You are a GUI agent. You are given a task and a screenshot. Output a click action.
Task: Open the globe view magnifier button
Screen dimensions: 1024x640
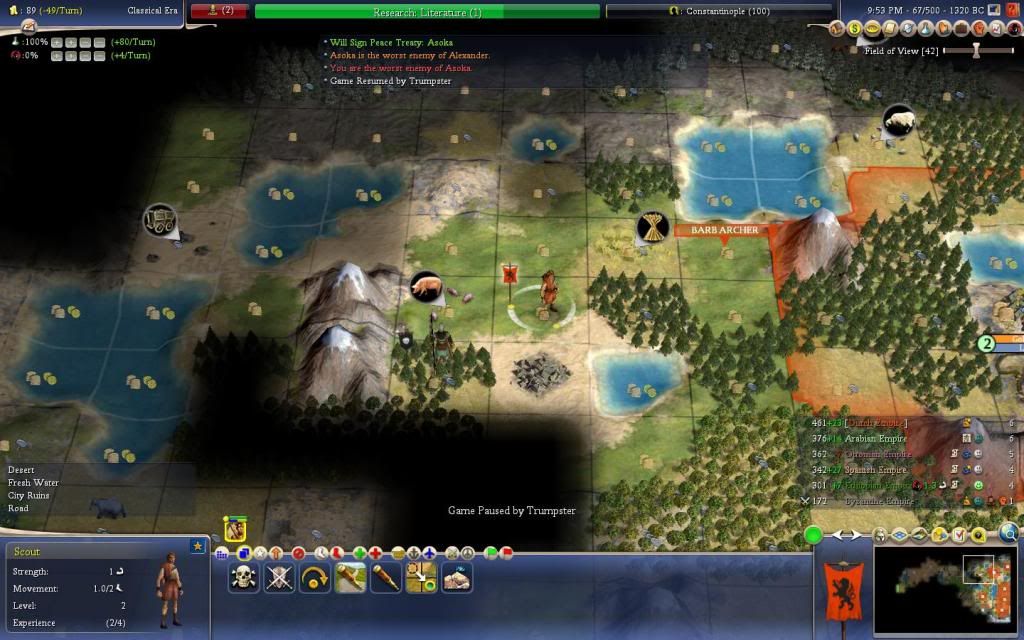pos(1009,534)
